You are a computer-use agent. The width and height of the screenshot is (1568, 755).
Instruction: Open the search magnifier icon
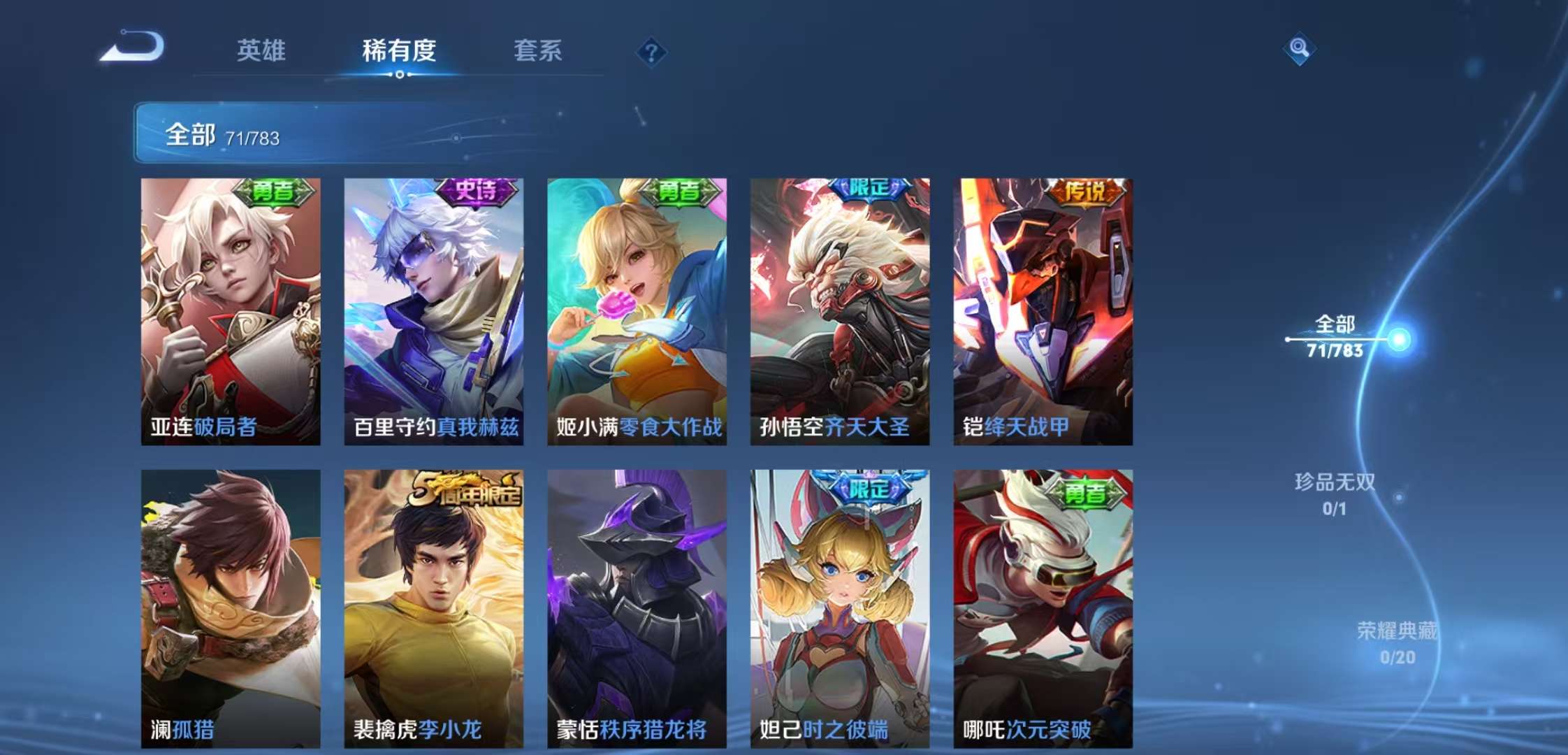1298,49
